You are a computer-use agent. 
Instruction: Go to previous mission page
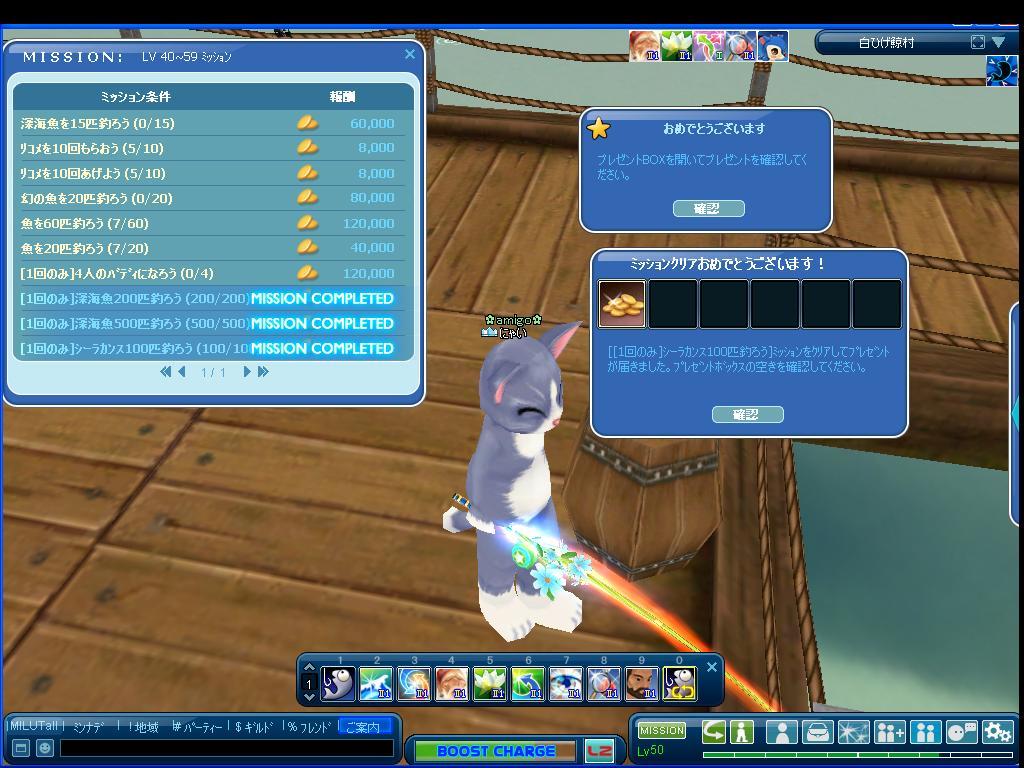pos(182,372)
